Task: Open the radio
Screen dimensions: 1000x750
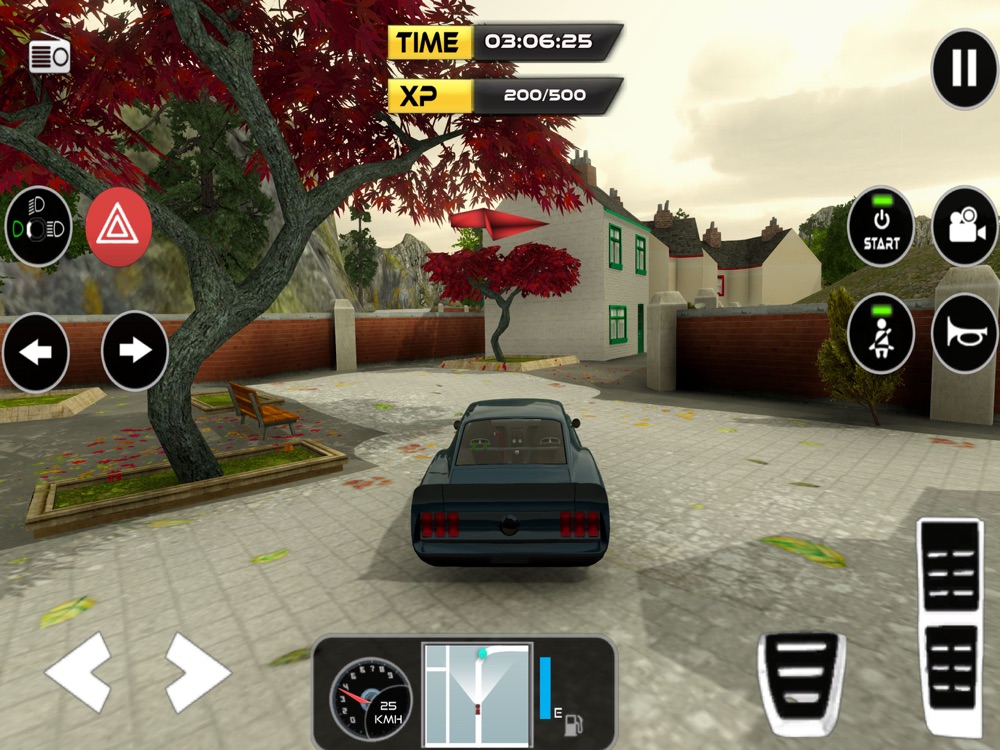Action: point(50,57)
